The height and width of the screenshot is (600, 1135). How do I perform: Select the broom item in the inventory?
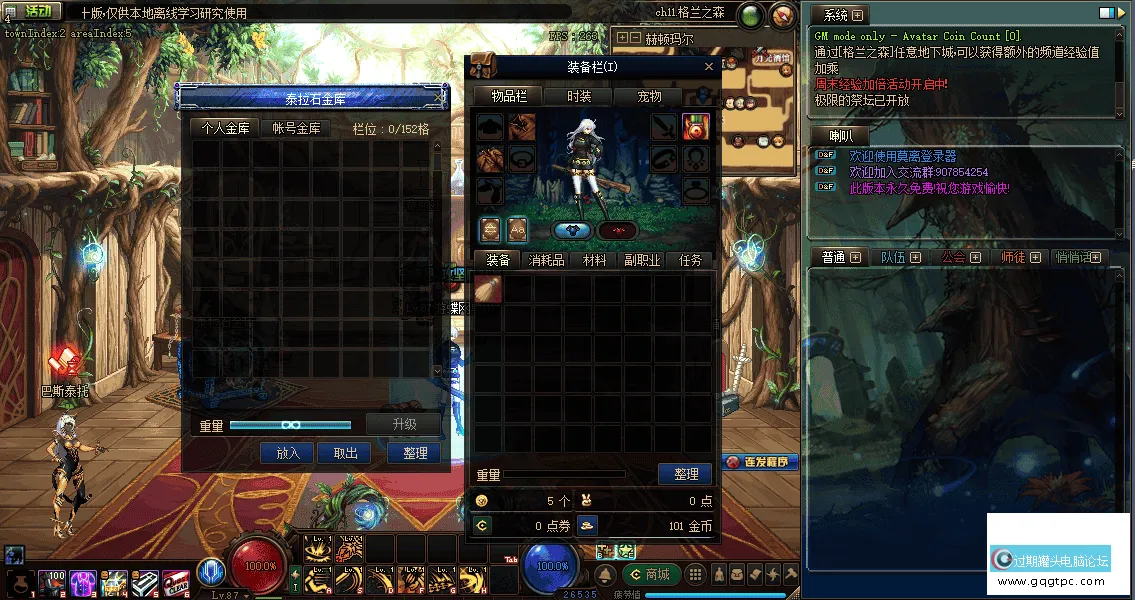488,290
